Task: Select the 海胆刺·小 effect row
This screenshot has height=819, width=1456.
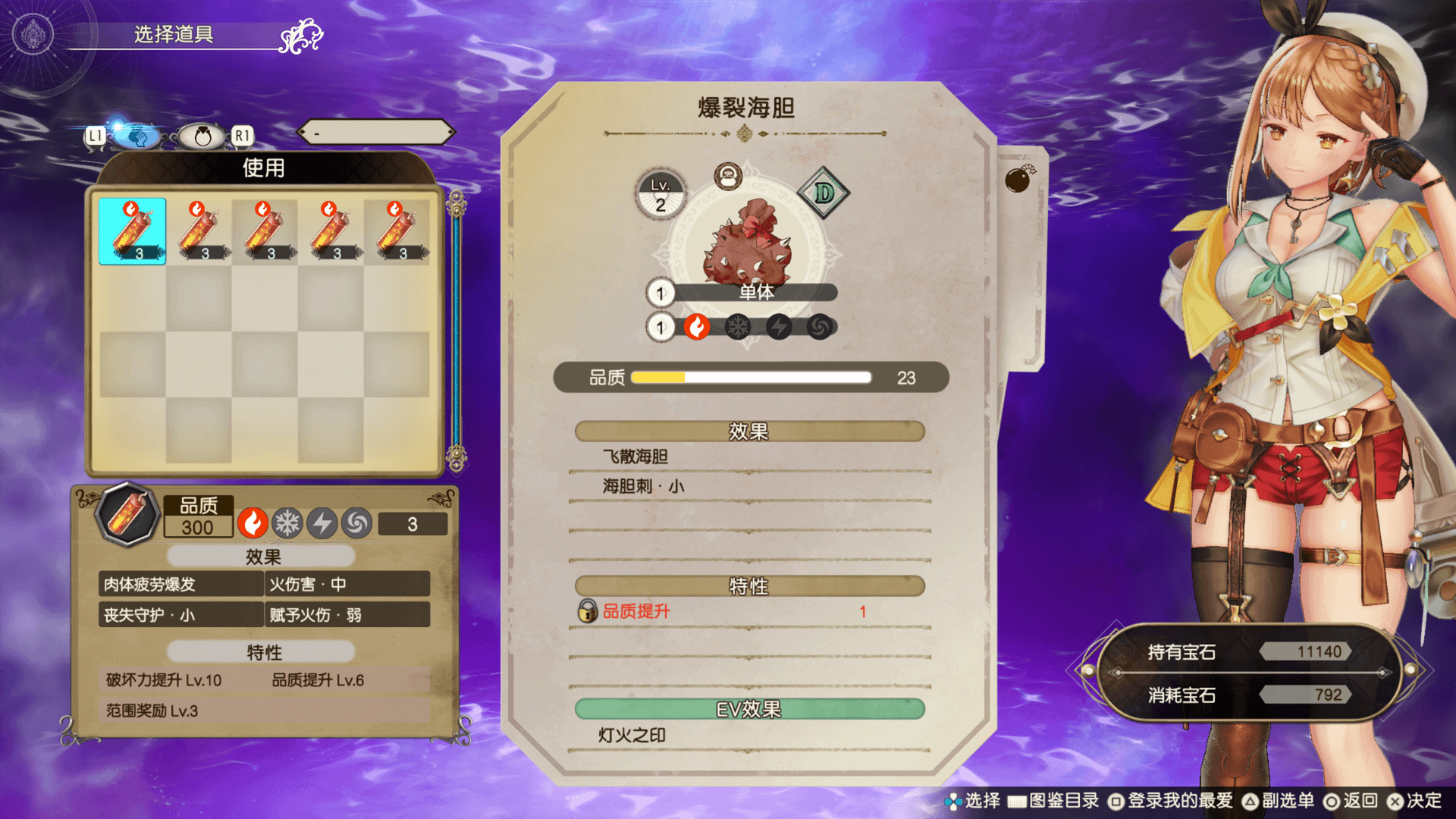Action: click(749, 486)
